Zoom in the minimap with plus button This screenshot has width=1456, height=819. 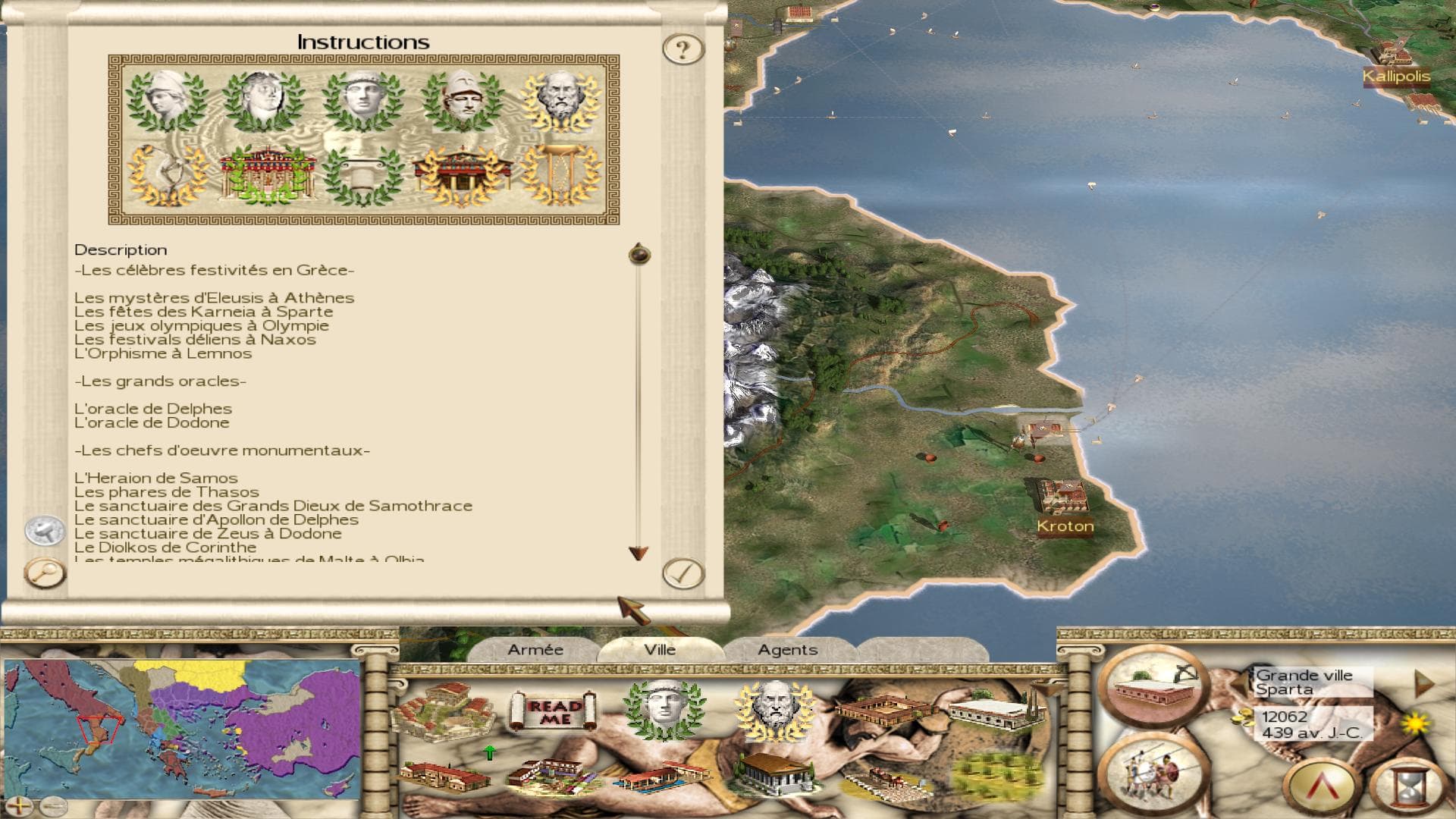pyautogui.click(x=19, y=805)
